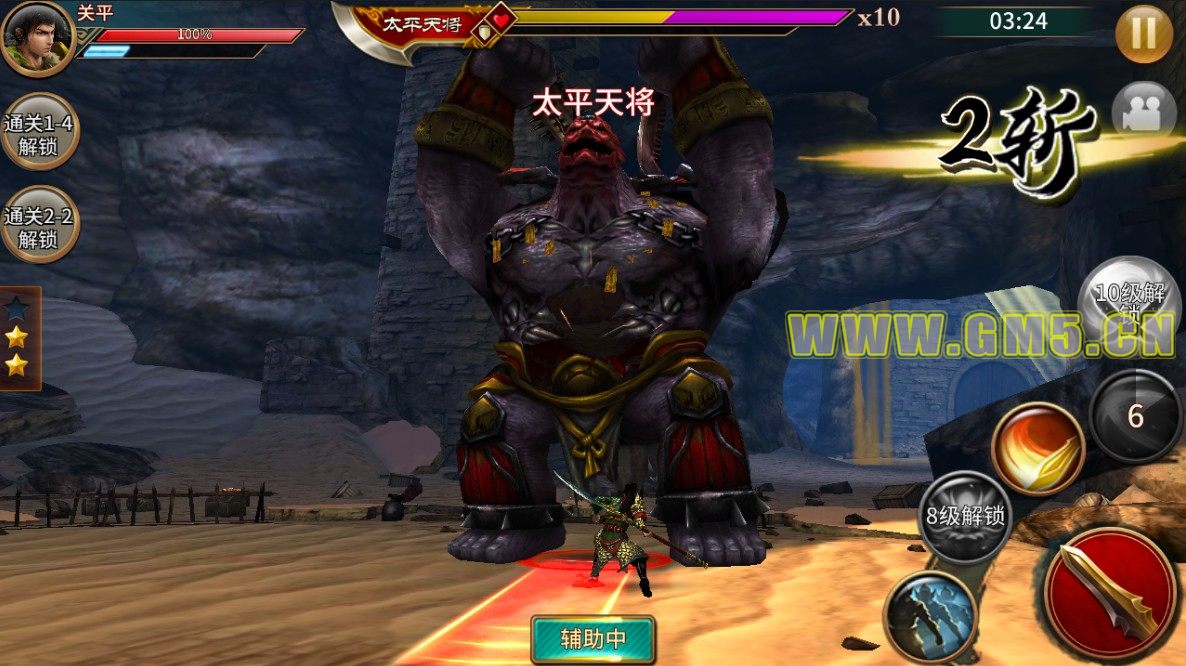Image resolution: width=1186 pixels, height=666 pixels.
Task: Tap the locked 8级解锁 skill
Action: click(x=965, y=517)
